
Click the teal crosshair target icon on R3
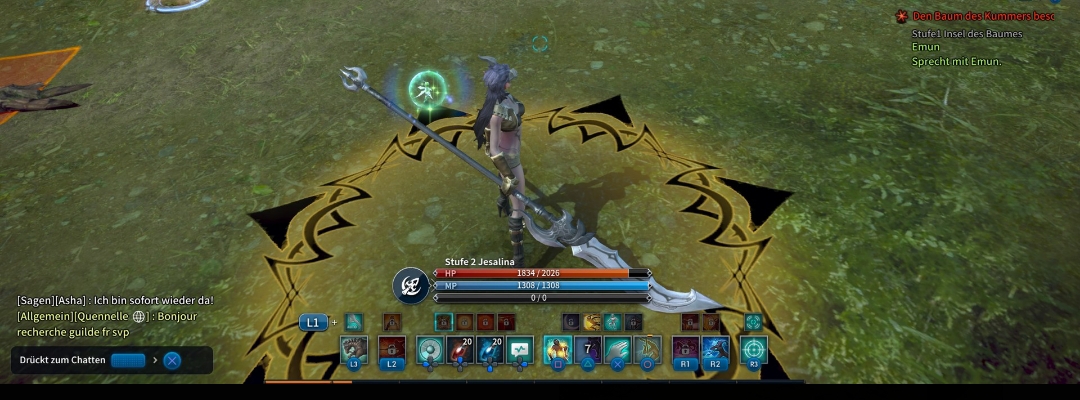click(x=754, y=349)
